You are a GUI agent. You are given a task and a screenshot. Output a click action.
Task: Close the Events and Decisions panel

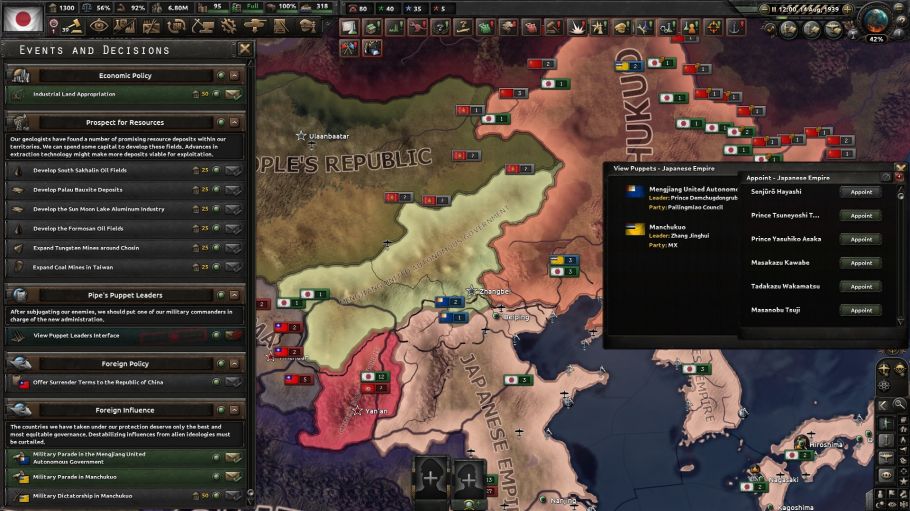point(244,49)
